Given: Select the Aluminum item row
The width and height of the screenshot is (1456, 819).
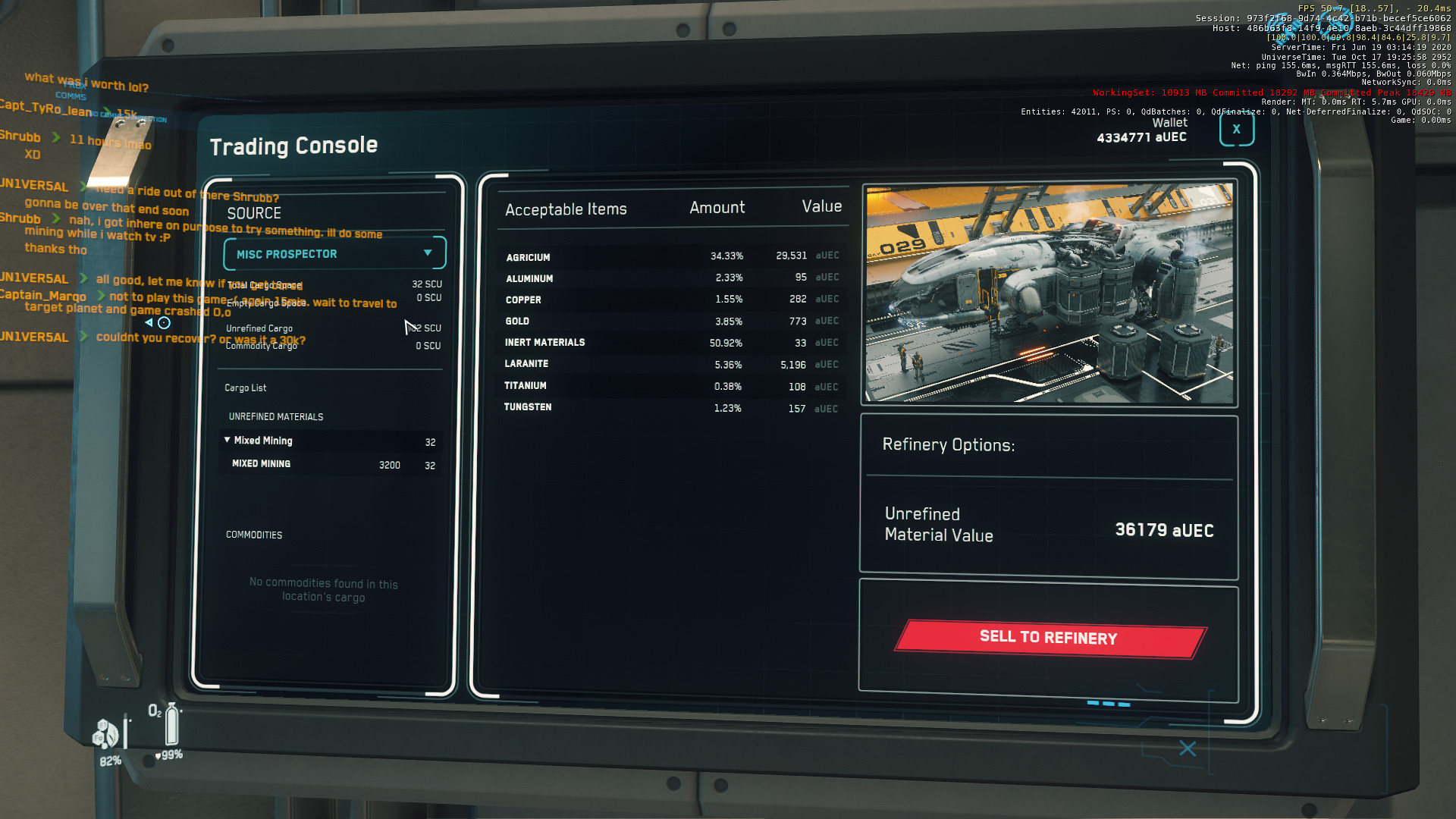Looking at the screenshot, I should 671,278.
